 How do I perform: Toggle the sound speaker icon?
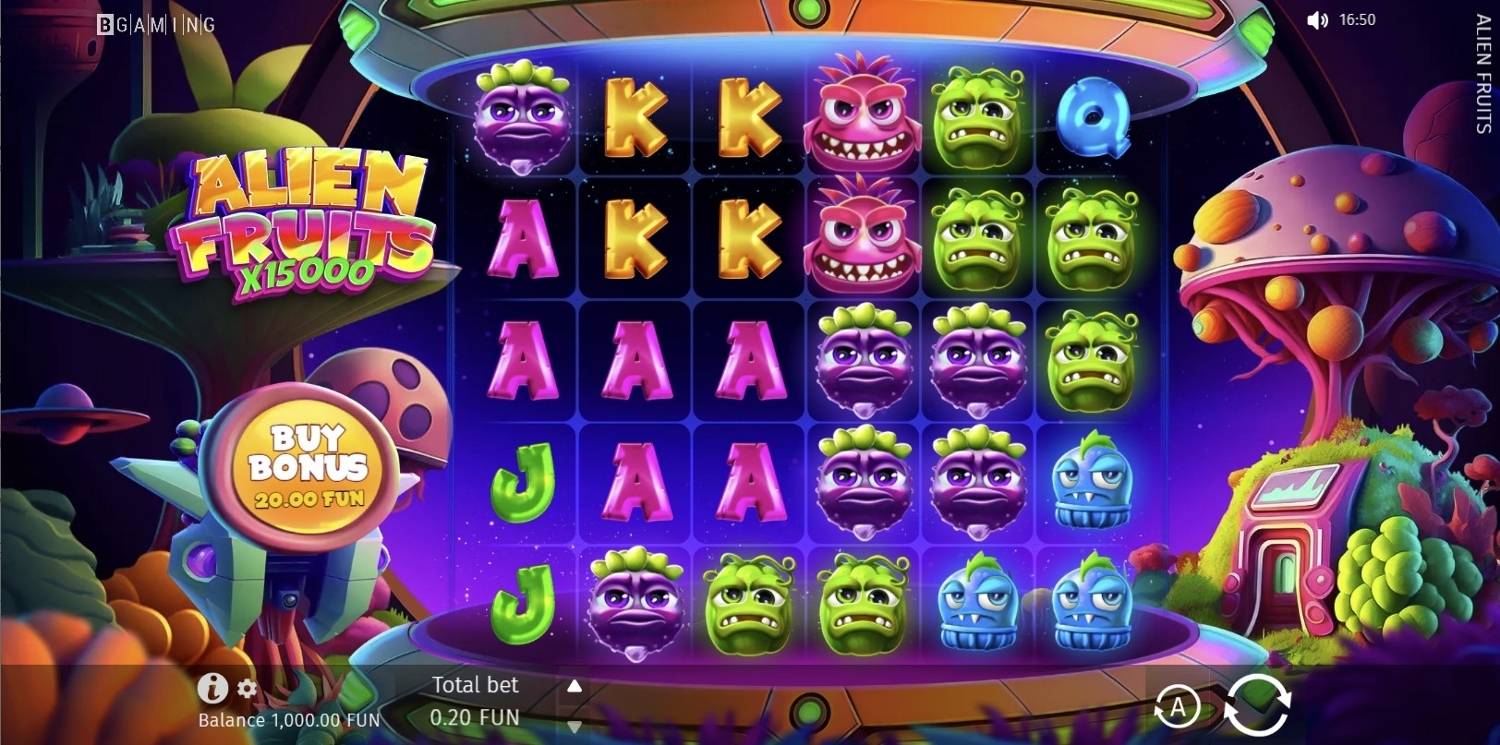(x=1317, y=20)
